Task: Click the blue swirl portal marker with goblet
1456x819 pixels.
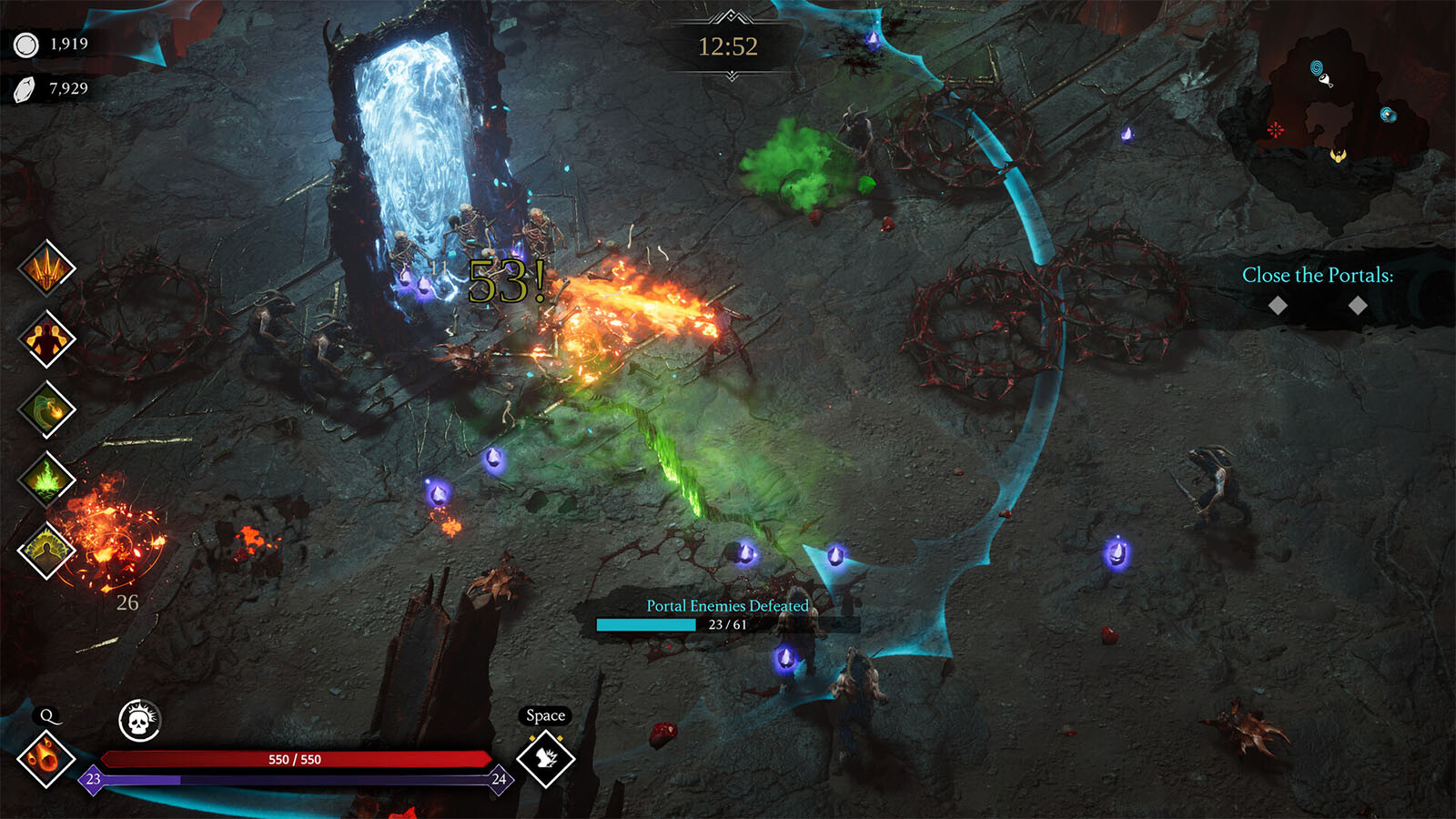Action: tap(1319, 71)
